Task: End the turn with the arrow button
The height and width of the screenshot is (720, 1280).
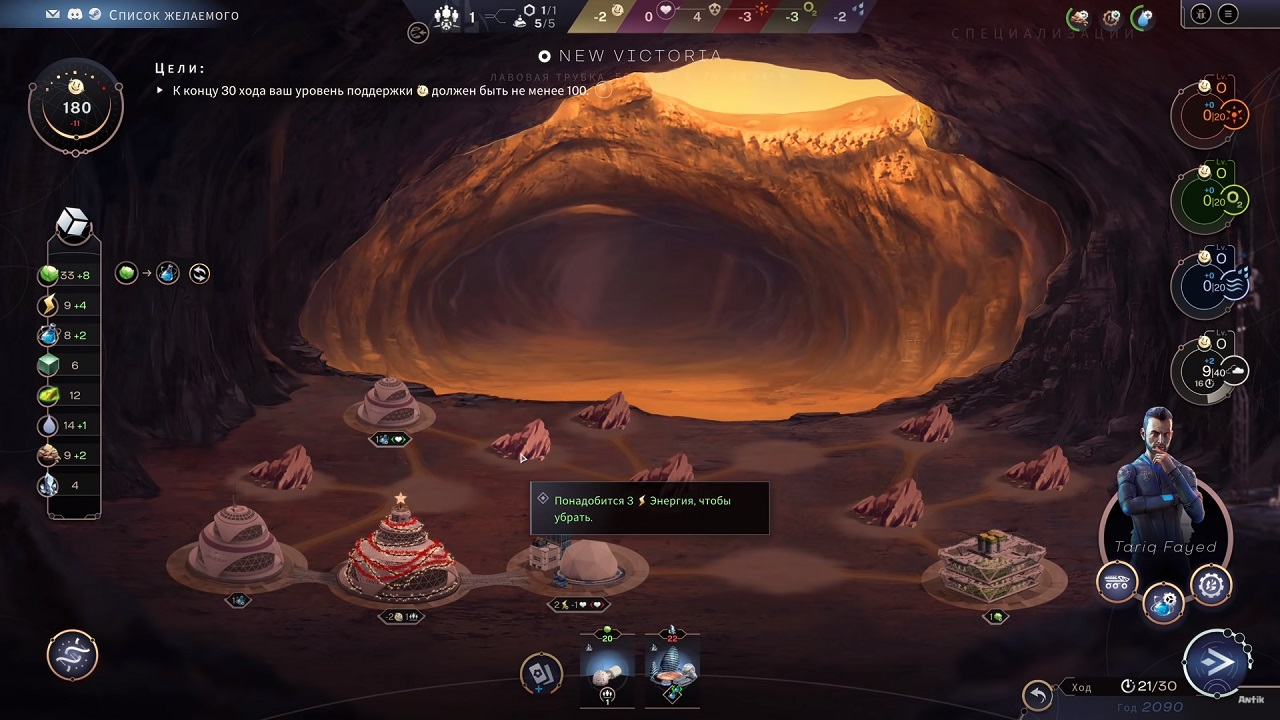Action: point(1217,664)
